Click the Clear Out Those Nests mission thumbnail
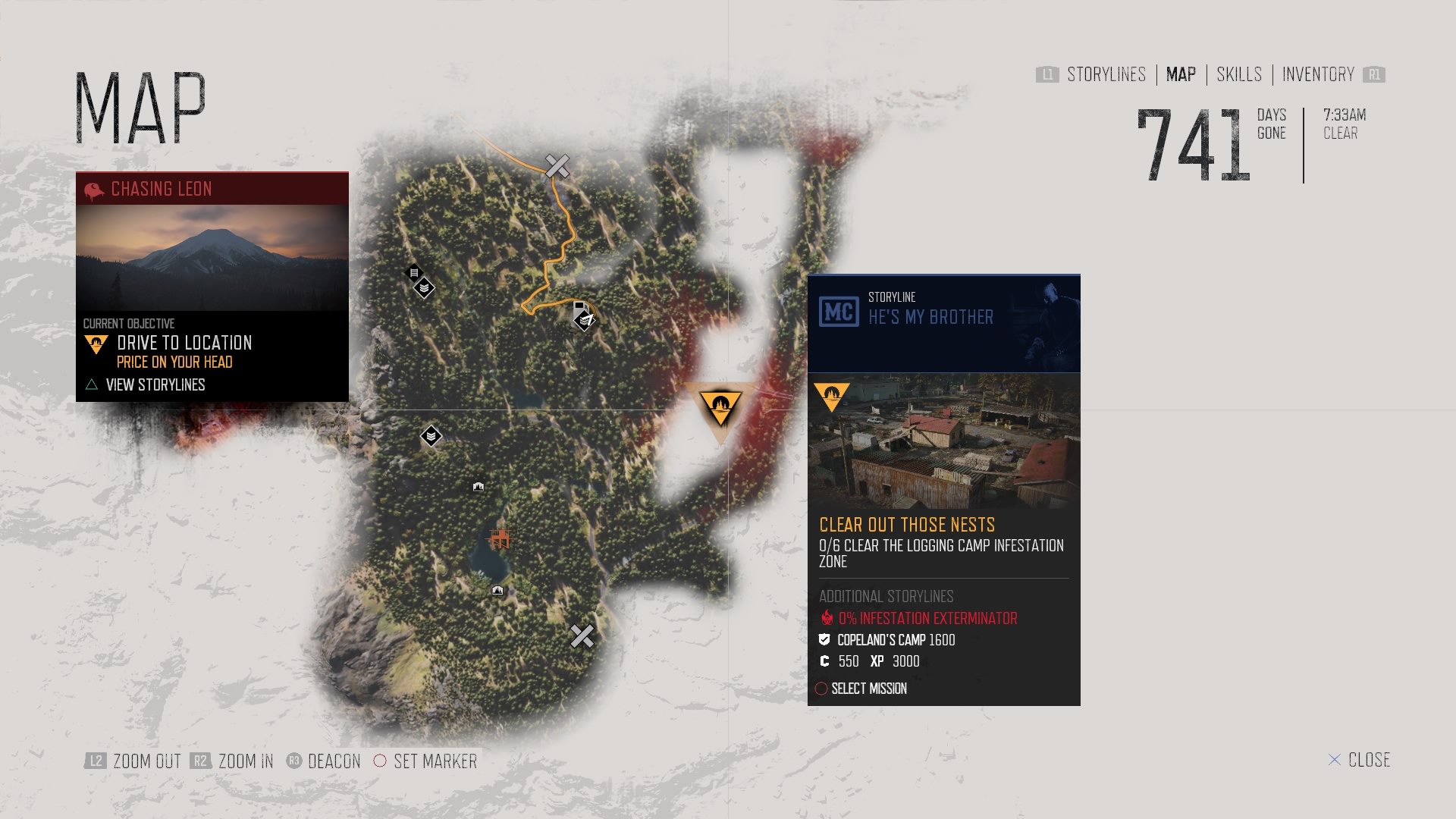This screenshot has width=1456, height=819. 943,438
